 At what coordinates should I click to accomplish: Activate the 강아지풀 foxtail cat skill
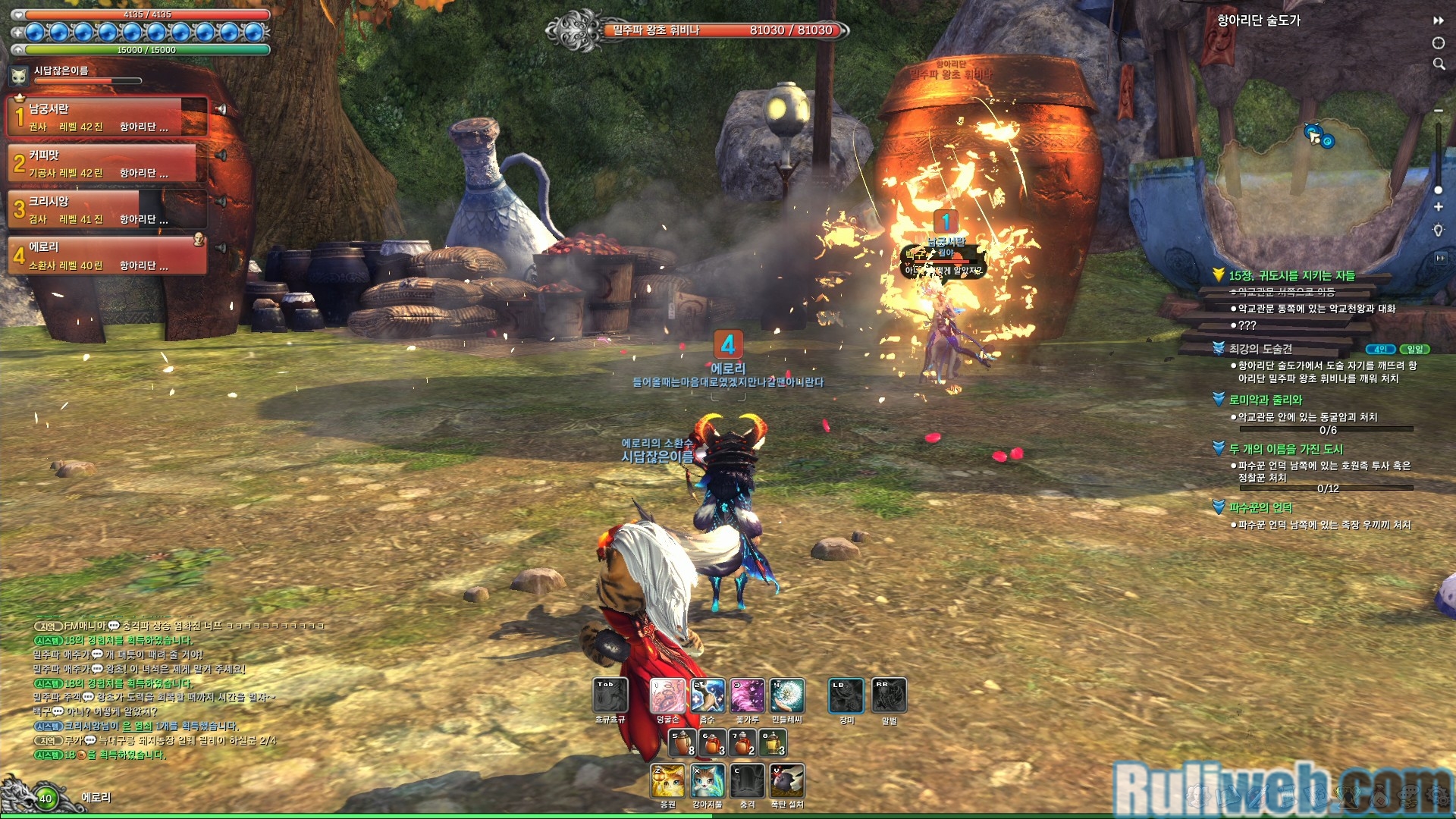coord(708,781)
